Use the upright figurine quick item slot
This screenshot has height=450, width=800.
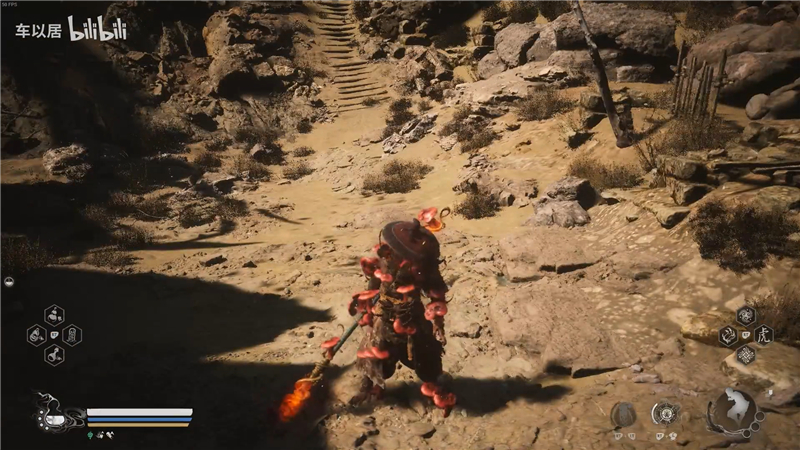click(71, 335)
